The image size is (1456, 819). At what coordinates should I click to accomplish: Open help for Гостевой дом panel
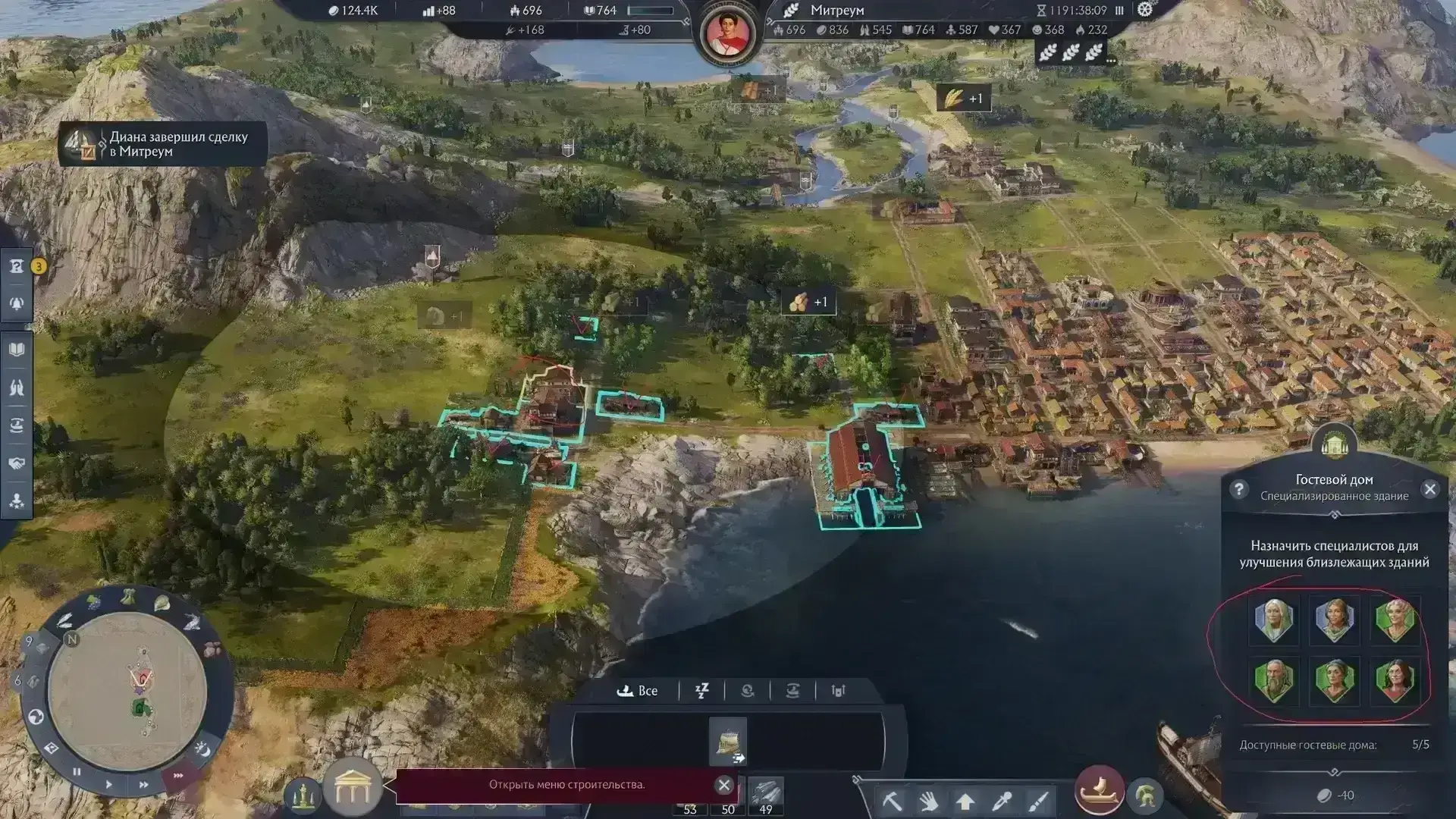click(x=1238, y=489)
